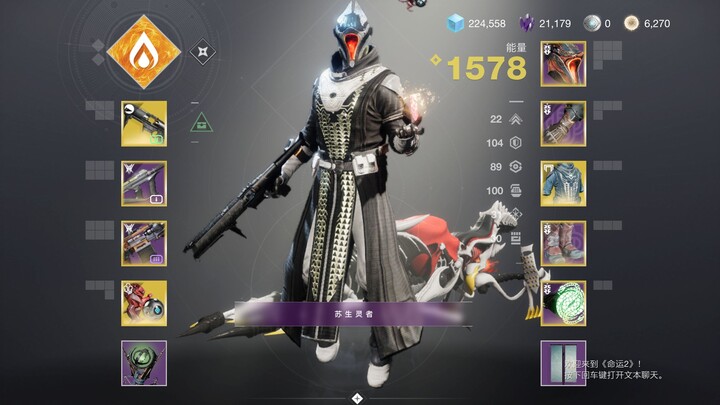This screenshot has width=720, height=405.
Task: Open the clan banner slot
Action: 563,362
